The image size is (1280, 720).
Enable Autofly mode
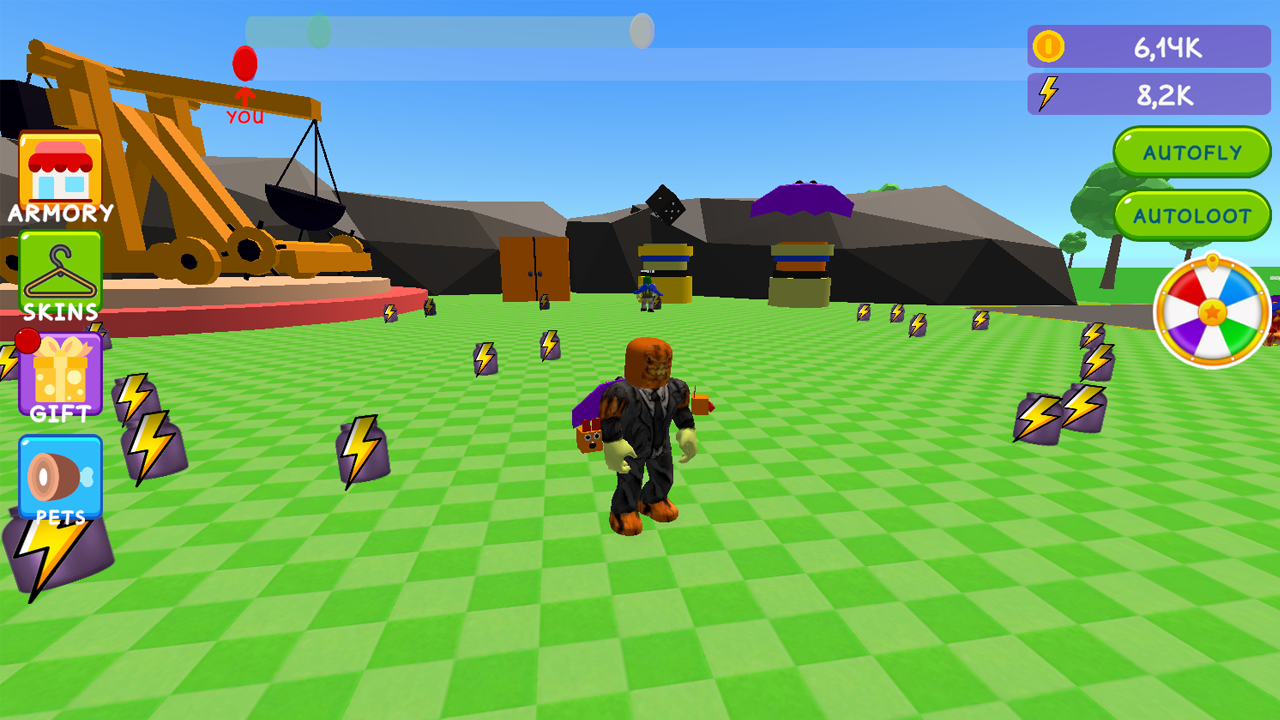point(1192,153)
